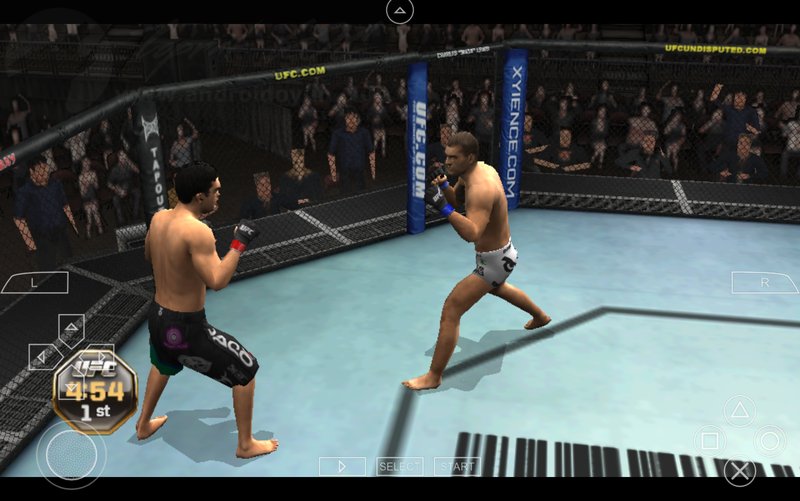Screen dimensions: 800x501
Task: Hit the triangle action button
Action: [739, 410]
